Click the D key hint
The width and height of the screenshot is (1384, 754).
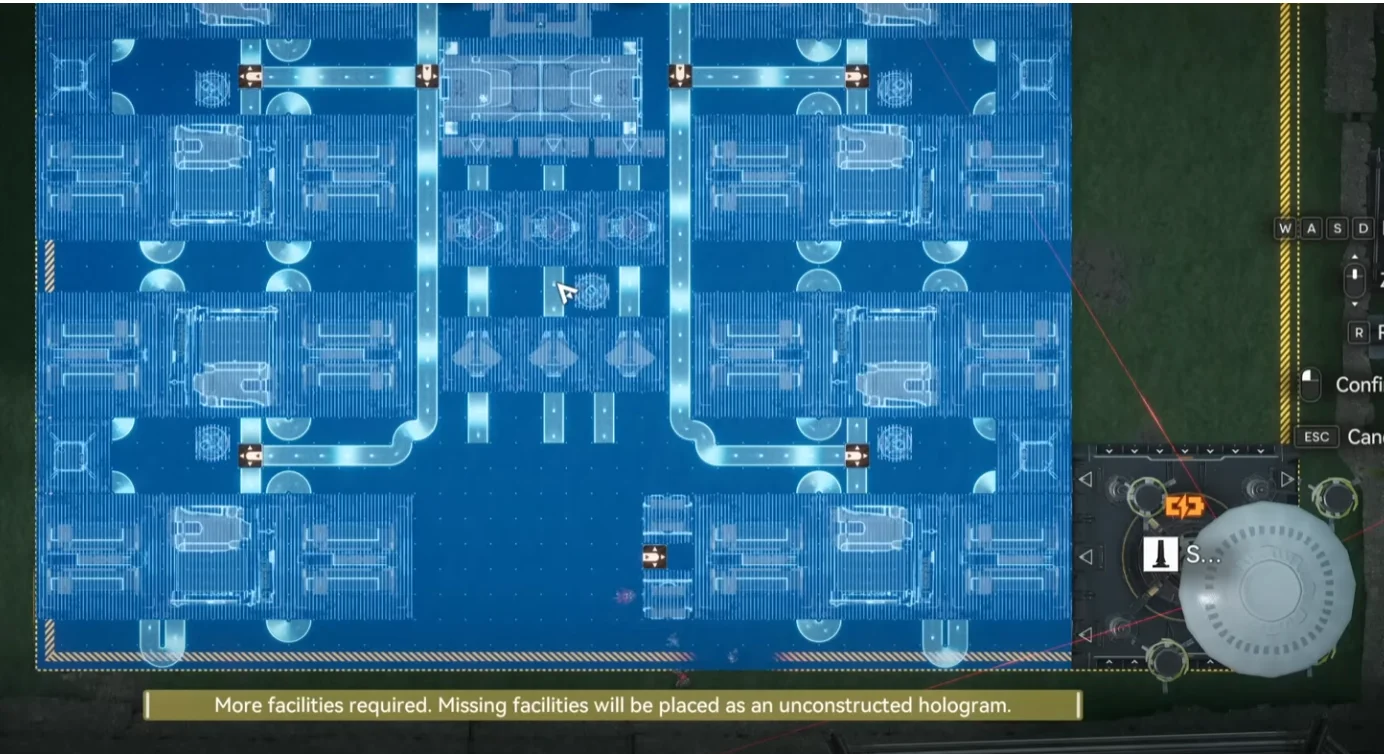click(x=1362, y=228)
